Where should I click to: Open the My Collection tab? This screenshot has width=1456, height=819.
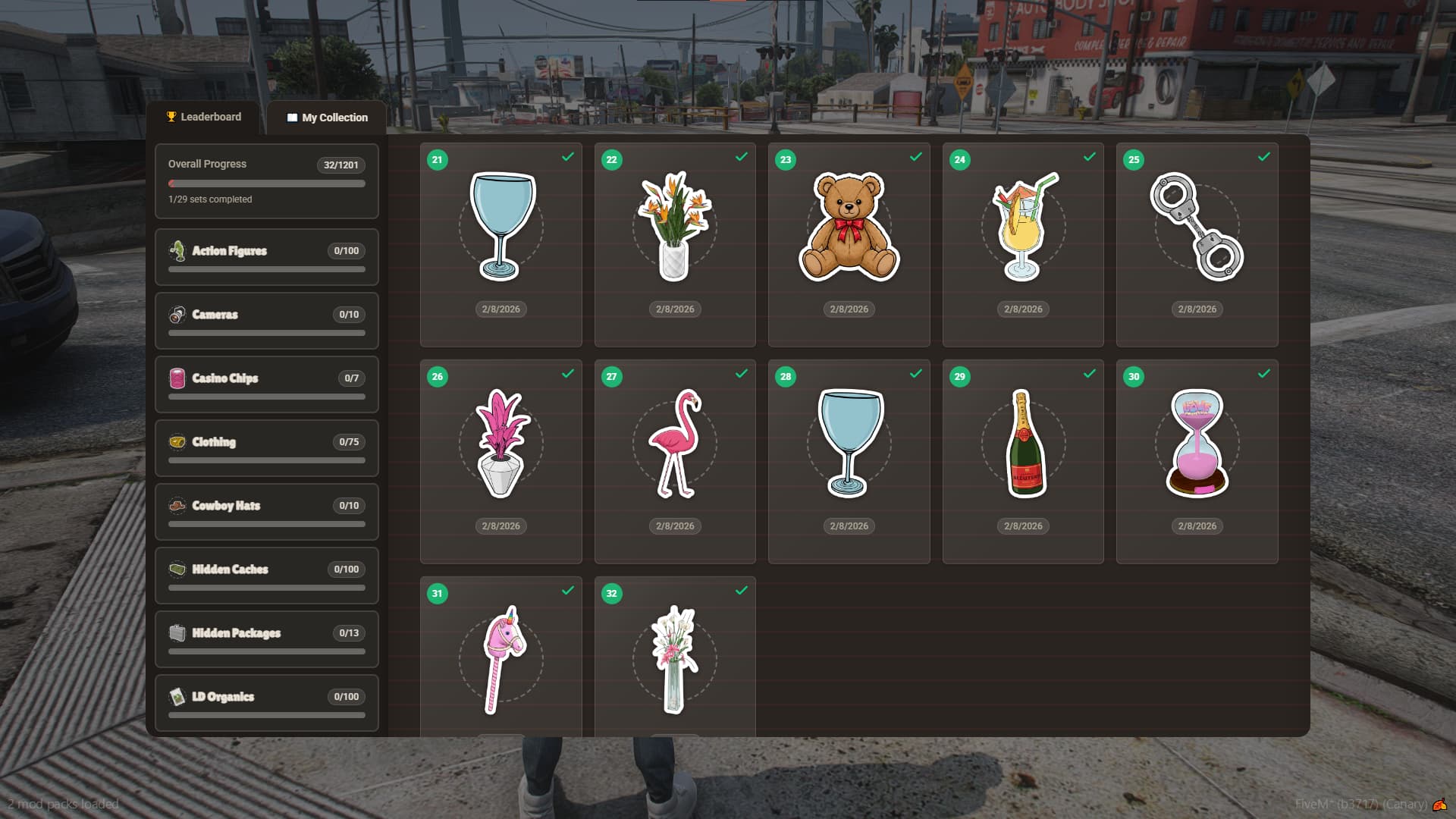pyautogui.click(x=327, y=118)
